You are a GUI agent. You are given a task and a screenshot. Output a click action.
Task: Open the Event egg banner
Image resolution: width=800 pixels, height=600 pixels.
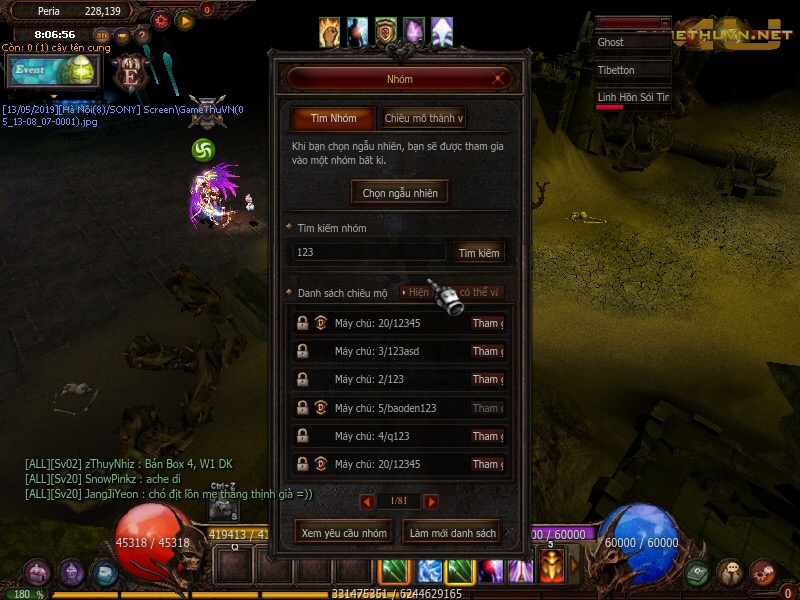coord(54,71)
